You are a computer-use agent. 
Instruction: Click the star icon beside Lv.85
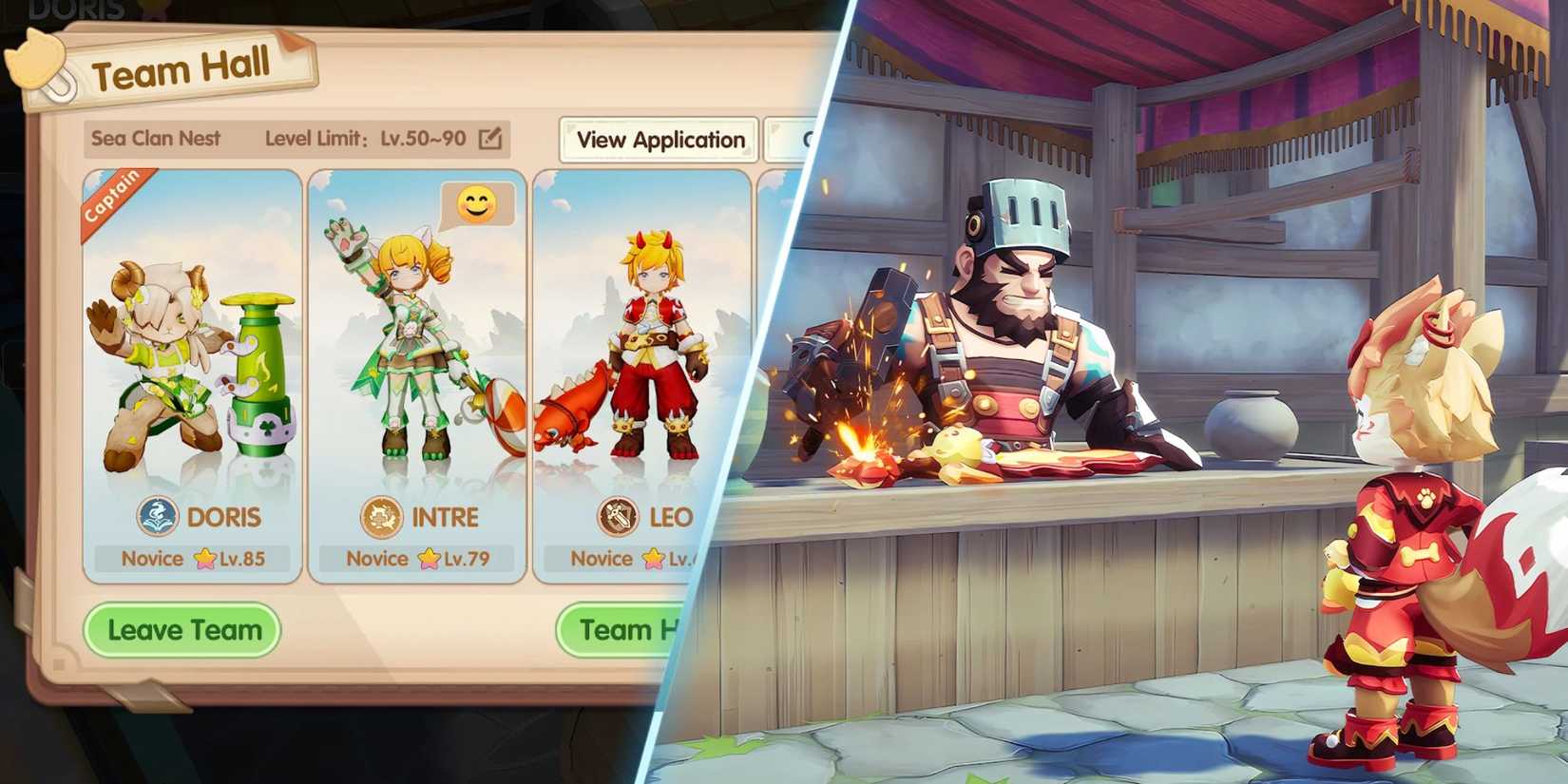click(x=205, y=557)
